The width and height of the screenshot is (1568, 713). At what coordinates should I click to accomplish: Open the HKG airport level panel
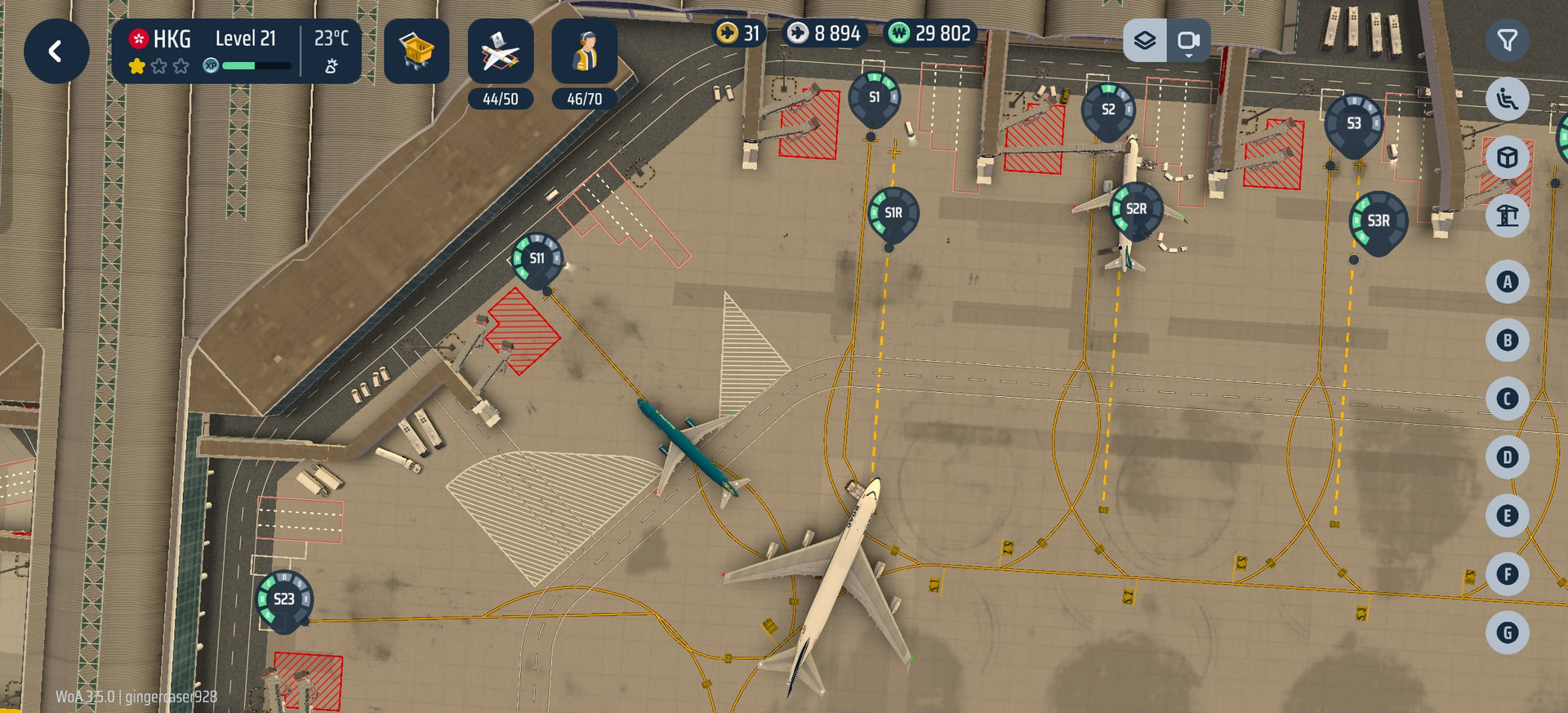point(235,51)
